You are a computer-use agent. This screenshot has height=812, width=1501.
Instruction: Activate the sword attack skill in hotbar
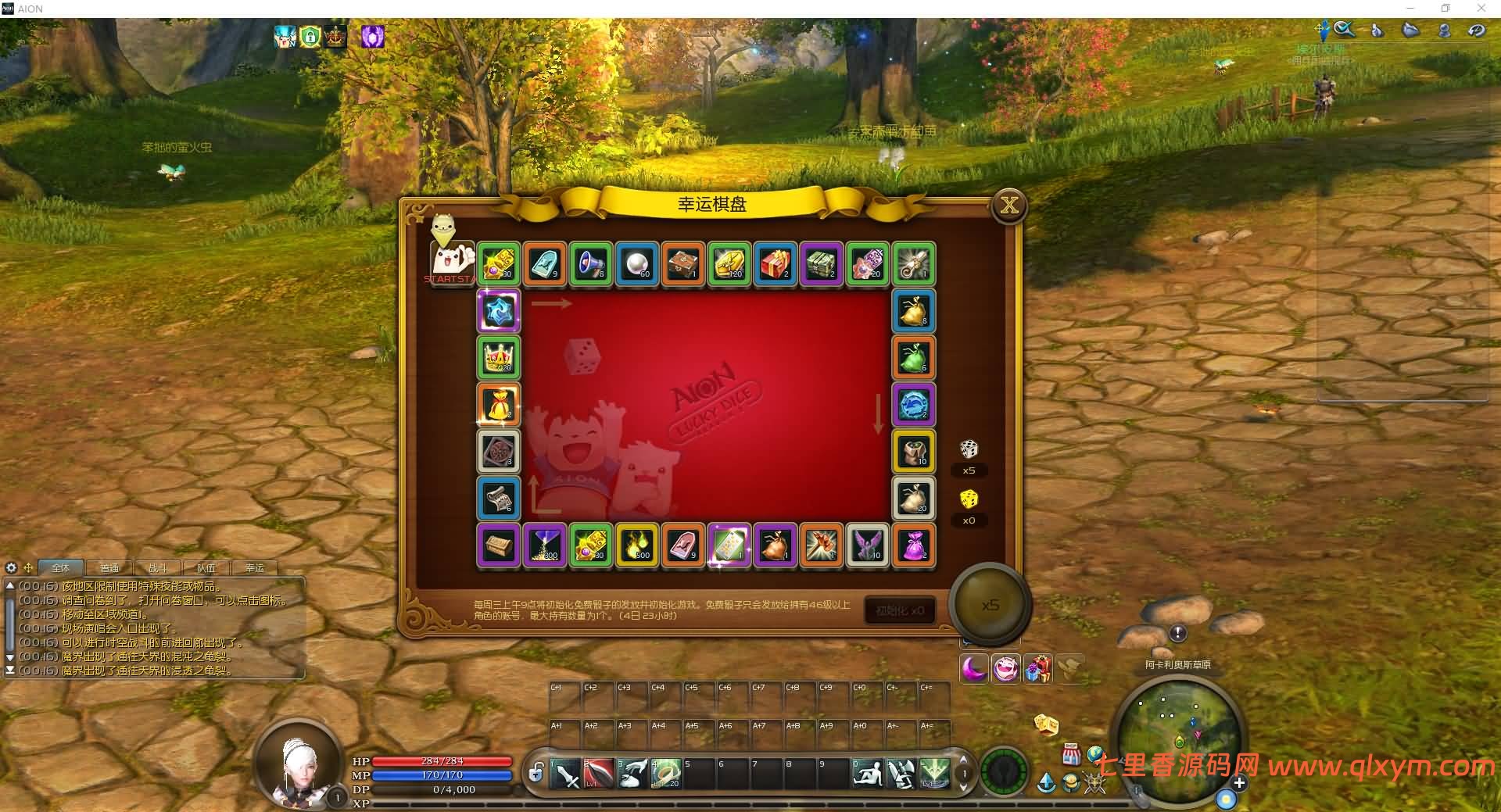(x=566, y=774)
